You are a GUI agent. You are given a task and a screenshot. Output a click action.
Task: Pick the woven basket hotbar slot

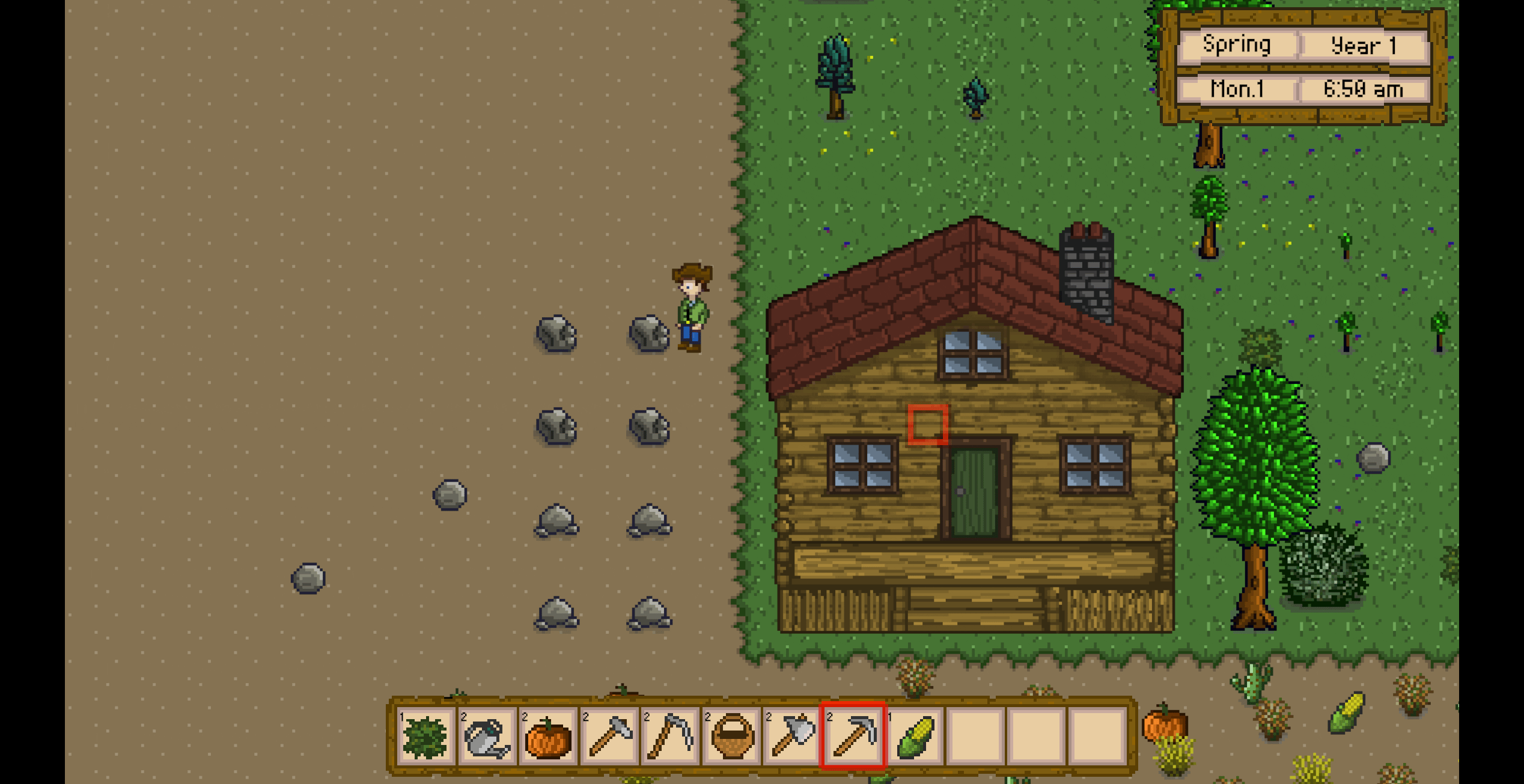[x=732, y=736]
